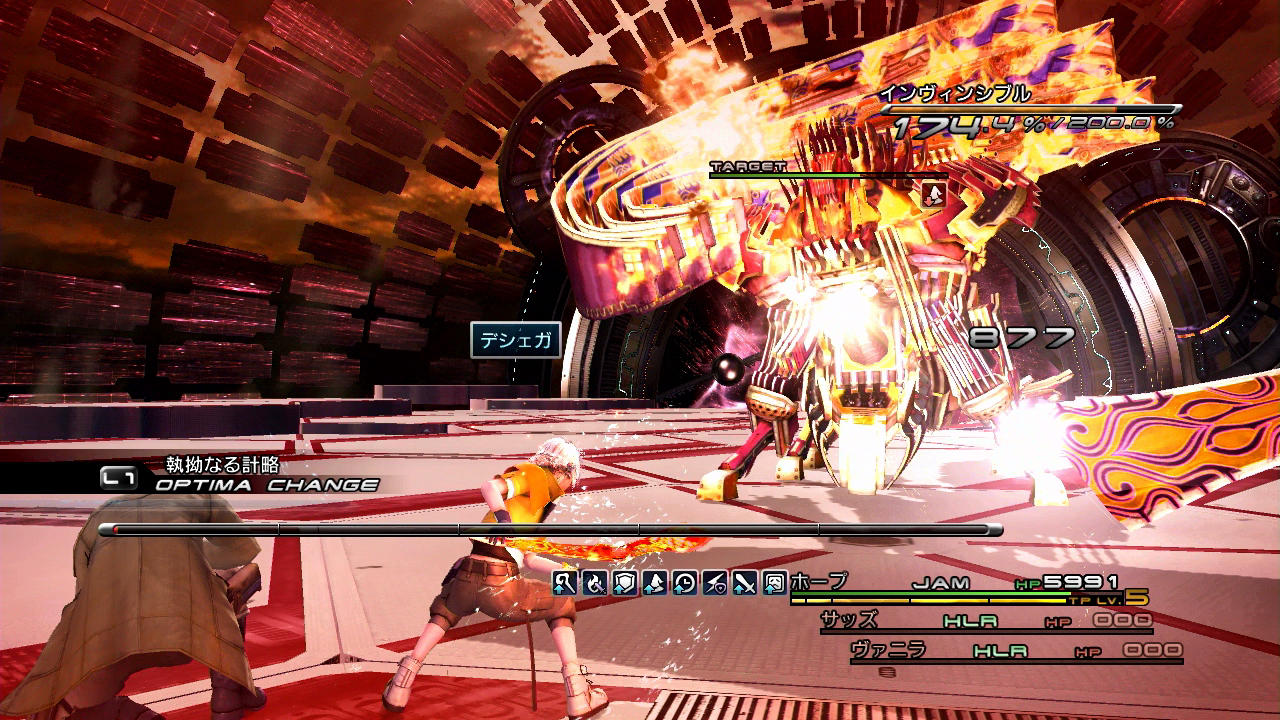Click the lightning bolt with heart status icon
This screenshot has width=1280, height=720.
point(715,582)
